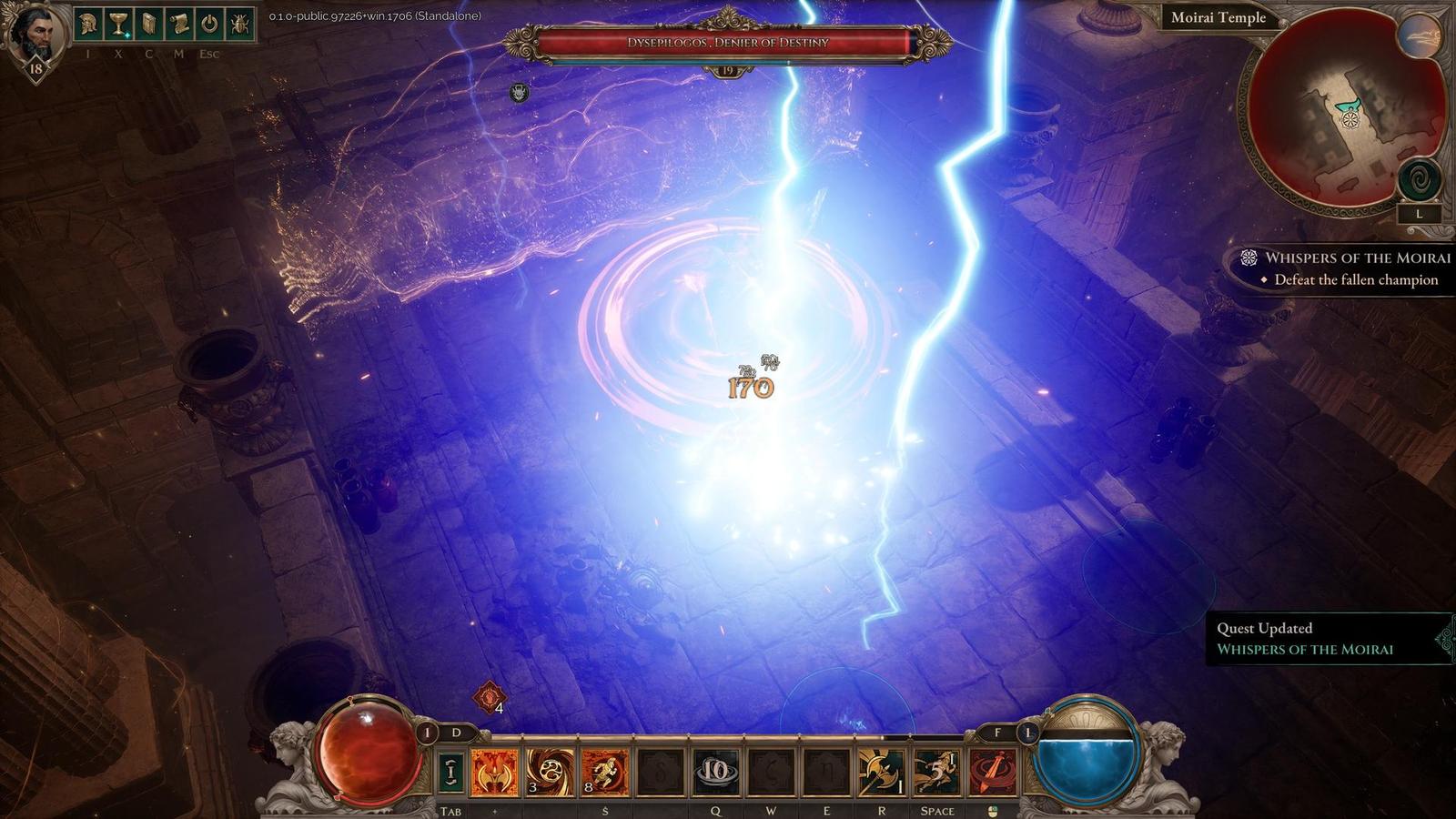The image size is (1456, 819).
Task: Toggle the weapon swap button on the hotbar
Action: (x=450, y=773)
